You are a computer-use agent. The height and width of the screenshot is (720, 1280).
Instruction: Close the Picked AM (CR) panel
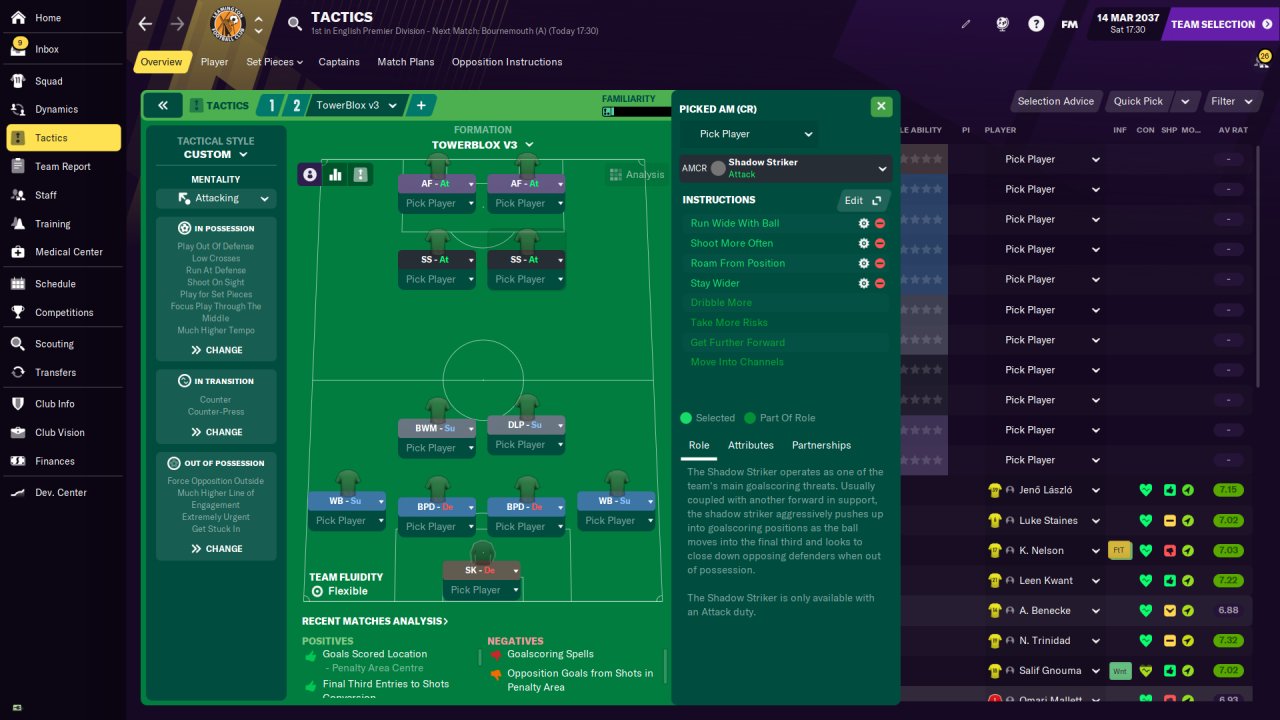[x=880, y=106]
